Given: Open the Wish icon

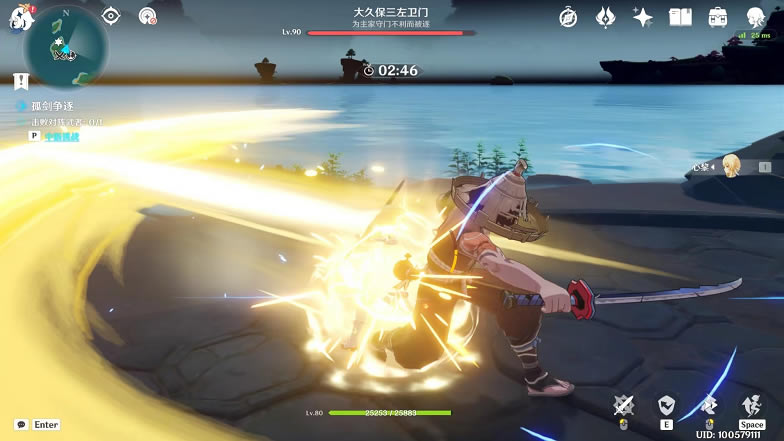Looking at the screenshot, I should click(605, 17).
